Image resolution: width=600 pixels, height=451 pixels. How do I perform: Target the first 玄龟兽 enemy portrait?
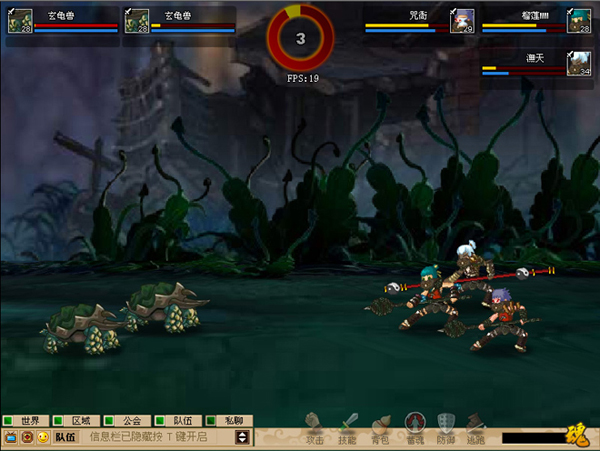tap(19, 21)
